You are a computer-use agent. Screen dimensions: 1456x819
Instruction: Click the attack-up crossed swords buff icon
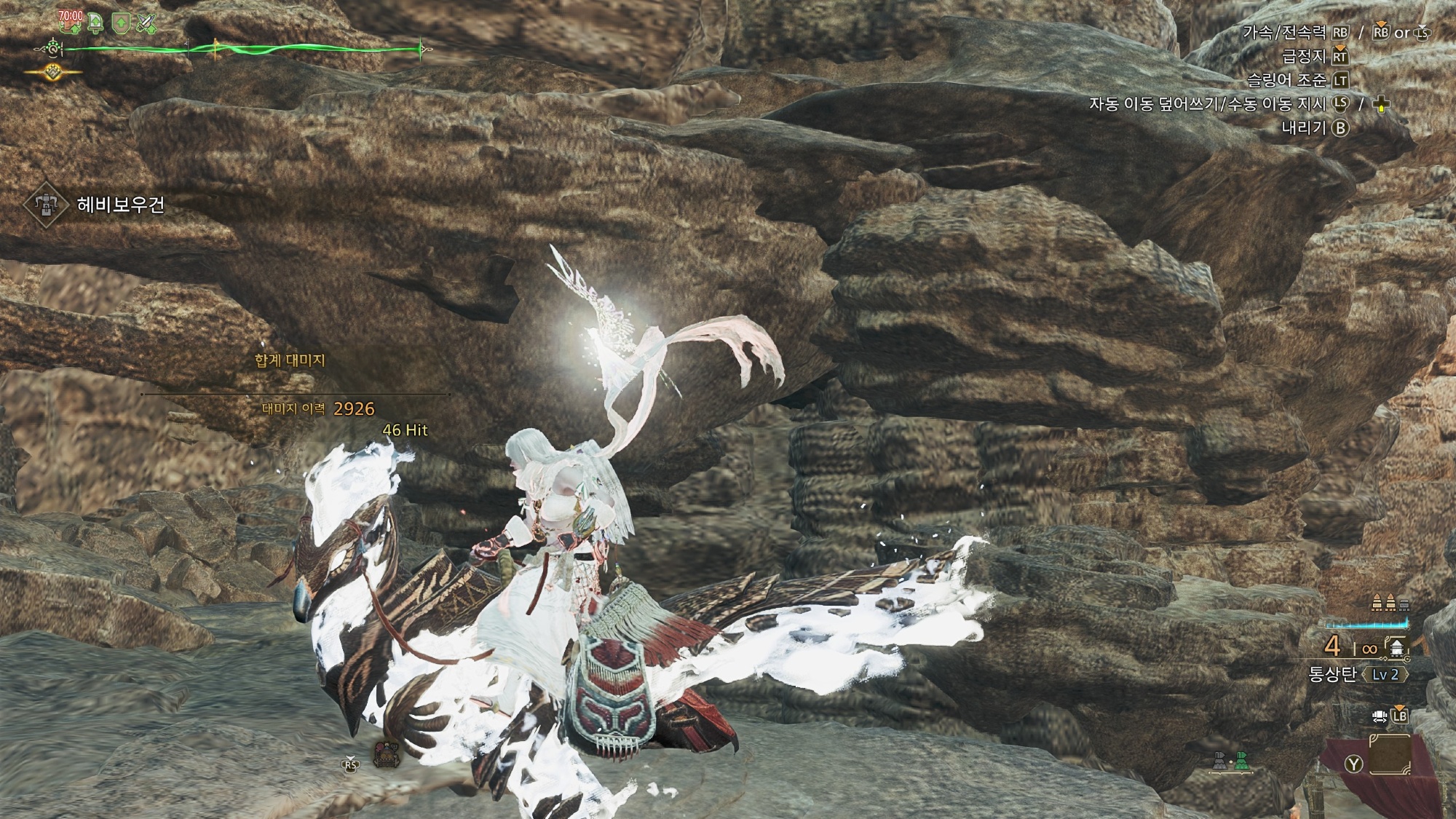tap(148, 24)
